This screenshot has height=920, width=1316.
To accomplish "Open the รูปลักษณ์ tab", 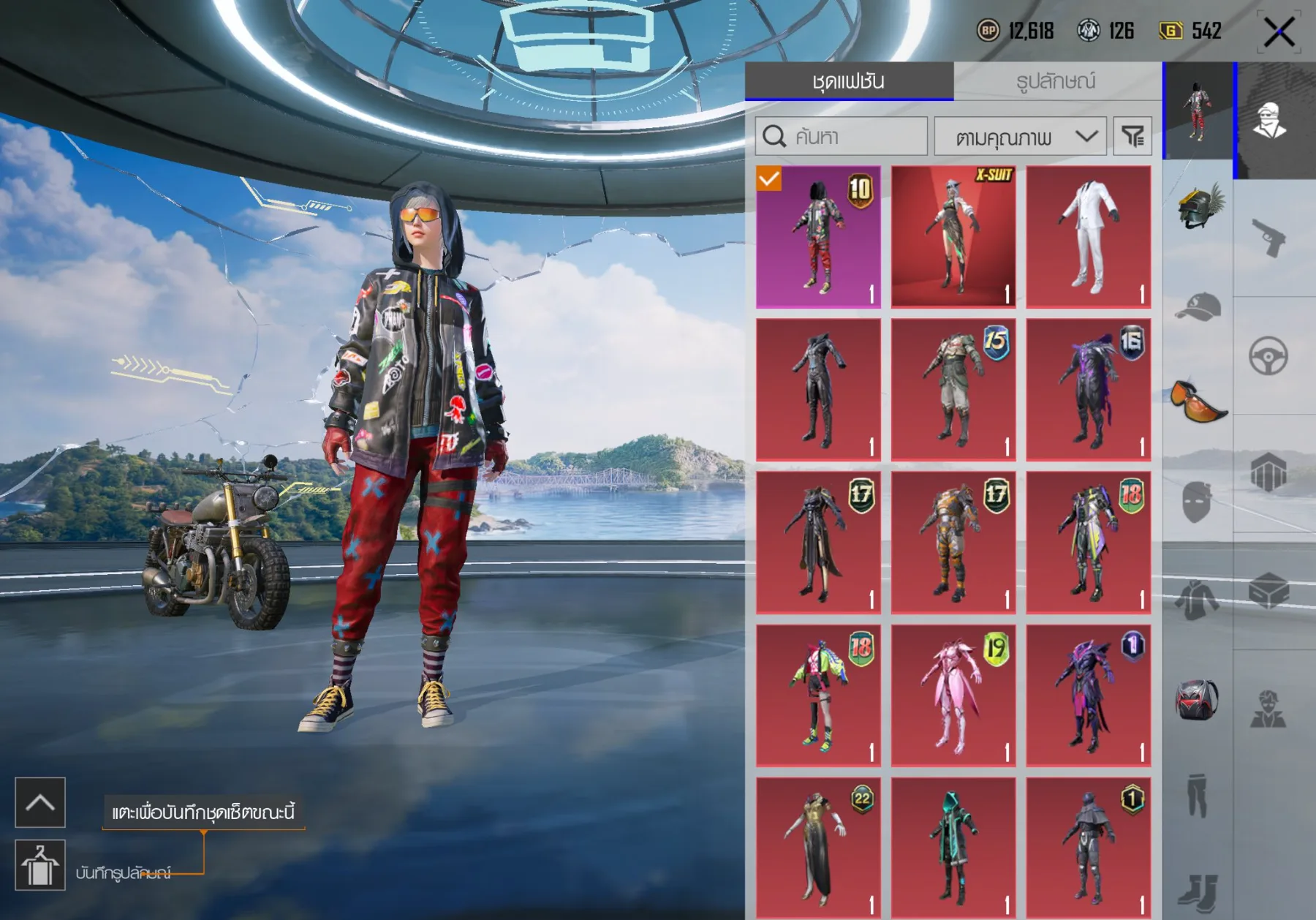I will click(x=1056, y=81).
